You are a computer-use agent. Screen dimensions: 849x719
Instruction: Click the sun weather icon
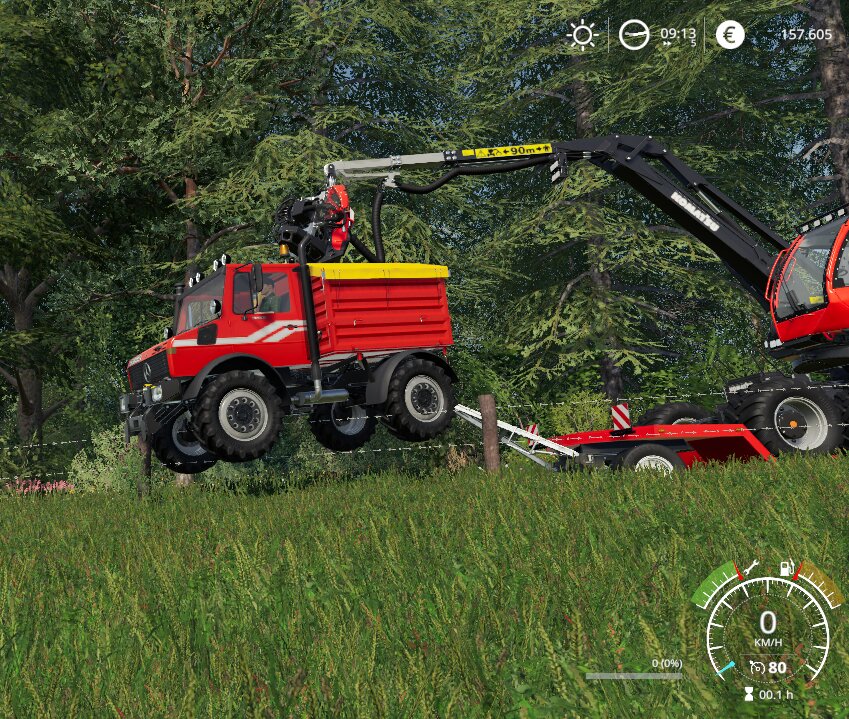582,35
